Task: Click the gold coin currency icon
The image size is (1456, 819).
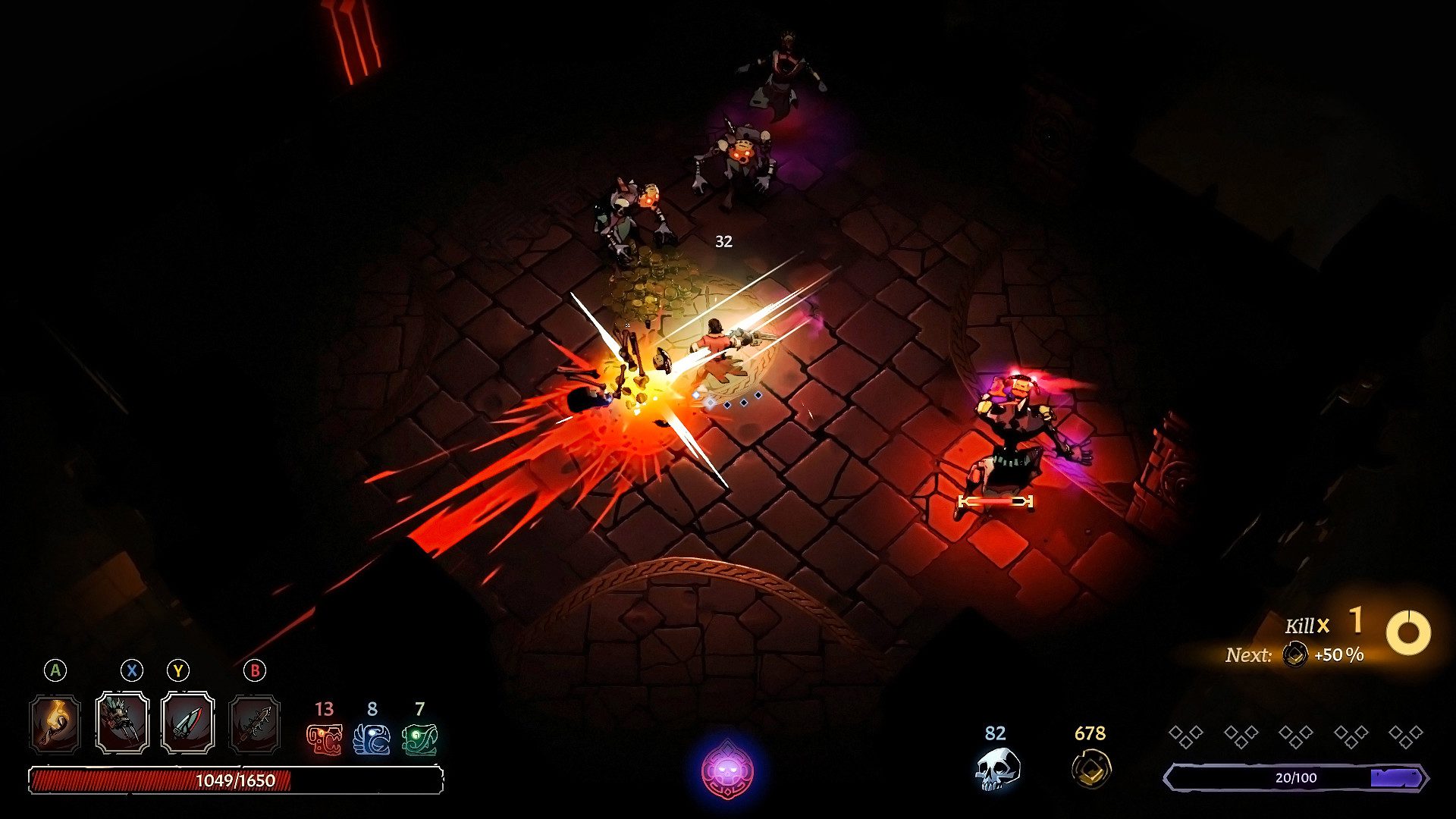Action: click(x=1090, y=769)
